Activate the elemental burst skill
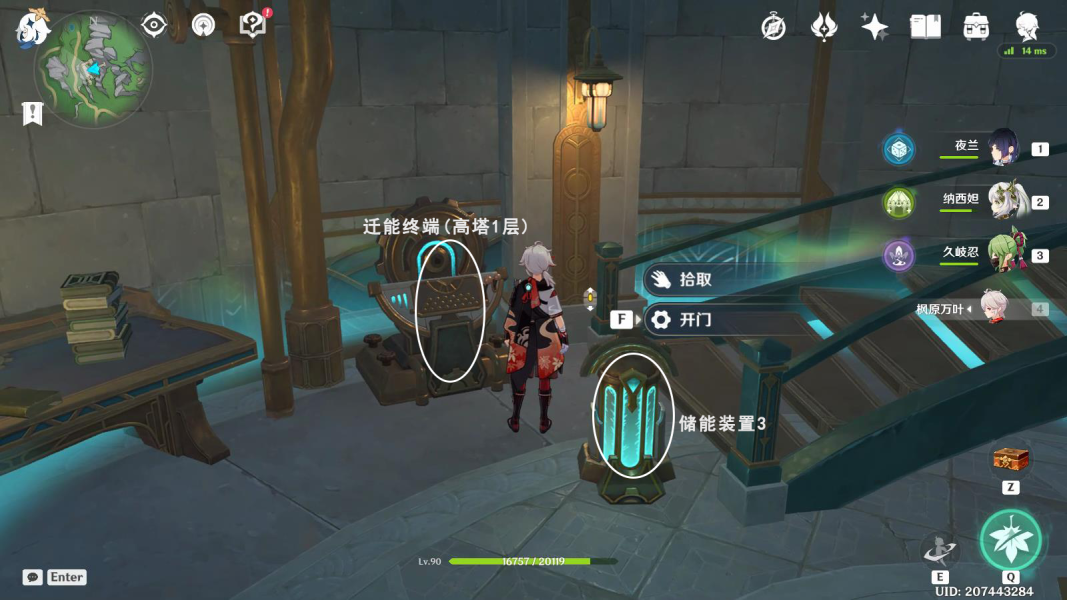The height and width of the screenshot is (600, 1067). click(1010, 540)
